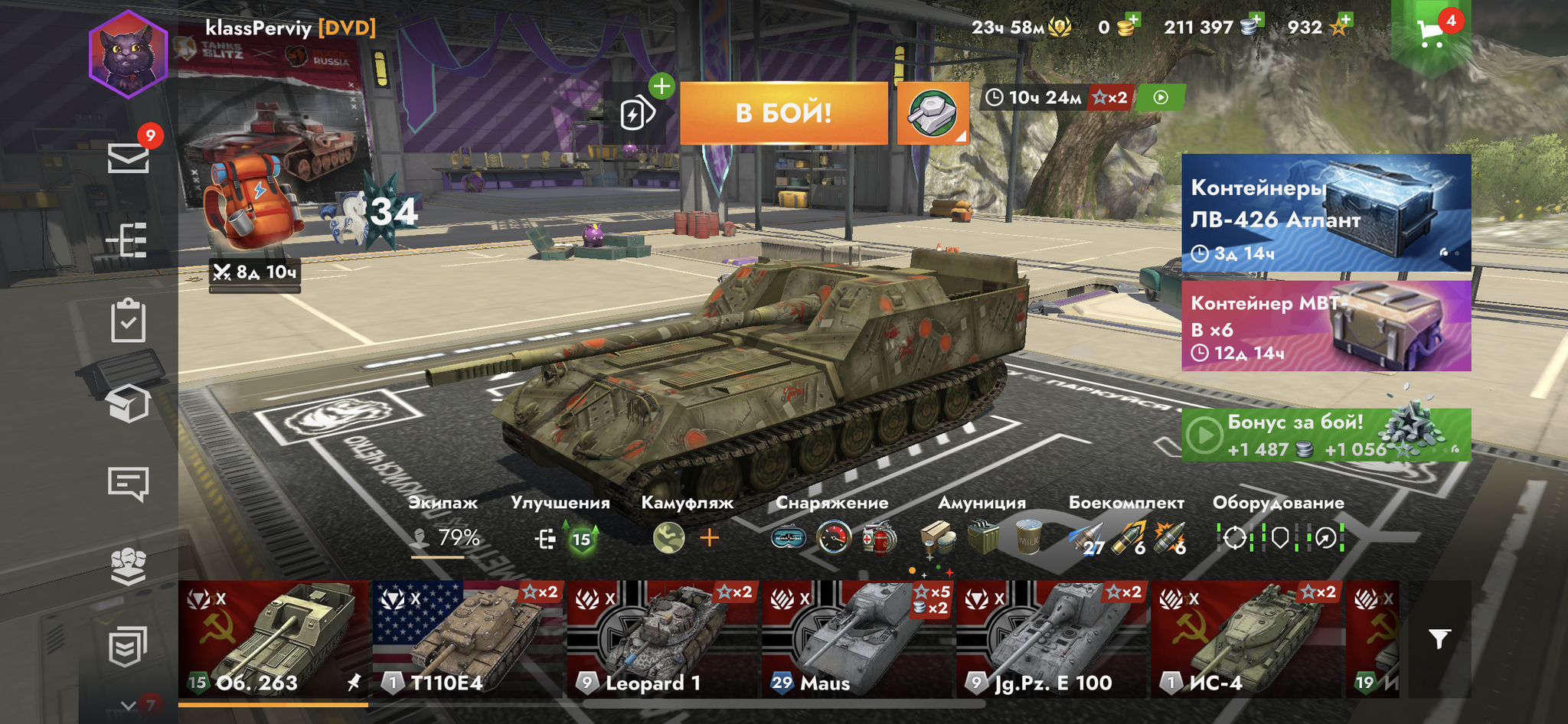Select the ИС-4 tank

click(x=1246, y=640)
